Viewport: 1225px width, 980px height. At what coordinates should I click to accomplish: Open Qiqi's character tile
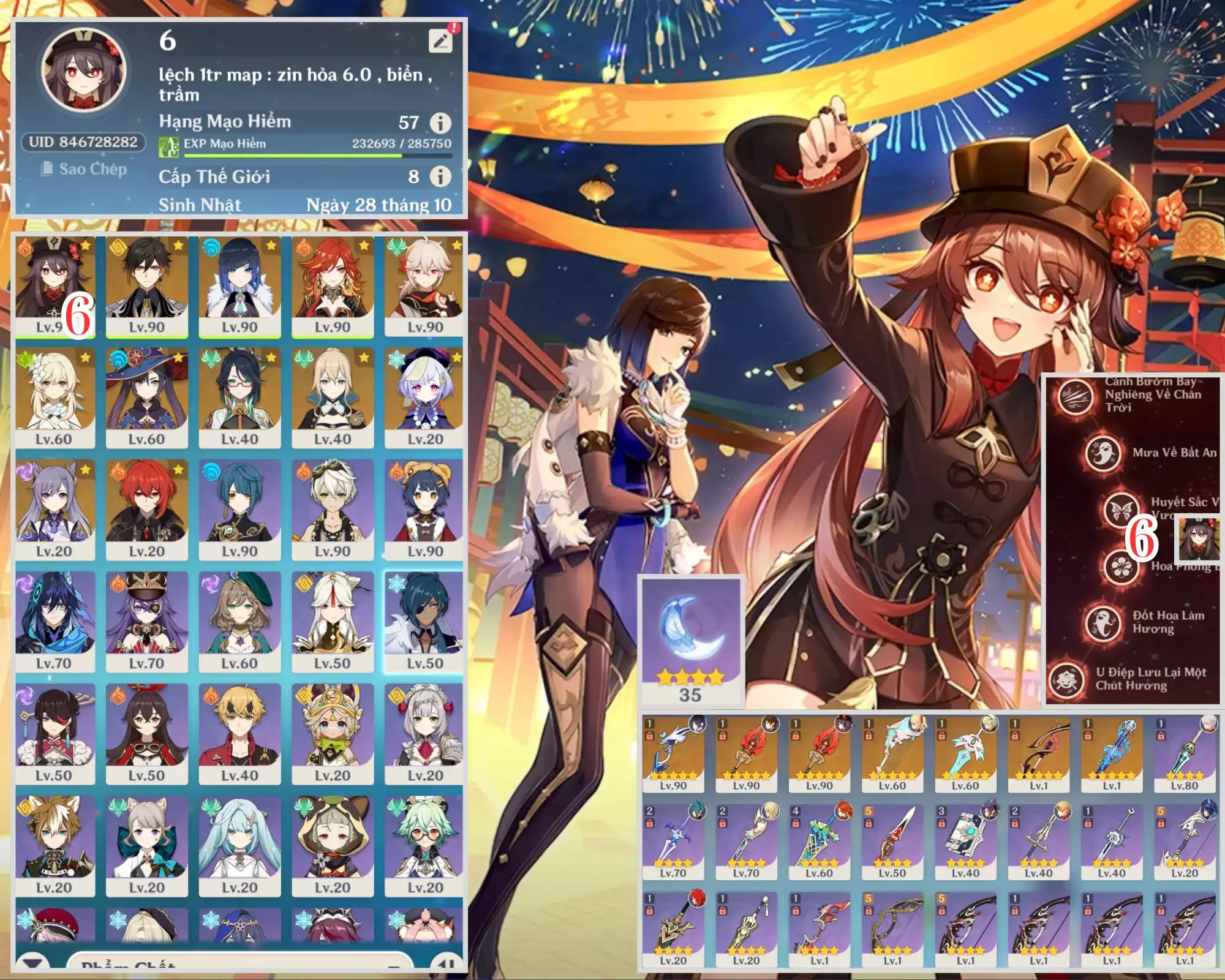[x=425, y=398]
